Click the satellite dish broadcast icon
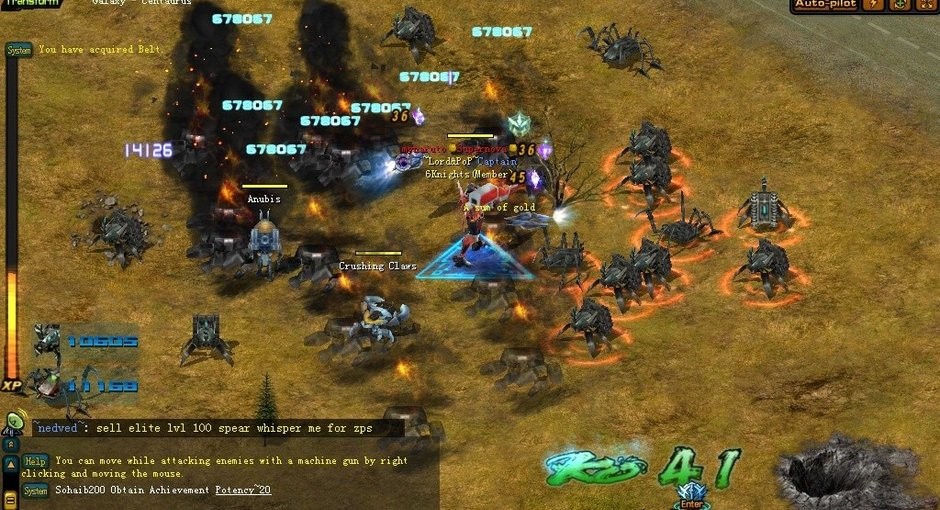Viewport: 940px width, 510px height. (x=14, y=422)
